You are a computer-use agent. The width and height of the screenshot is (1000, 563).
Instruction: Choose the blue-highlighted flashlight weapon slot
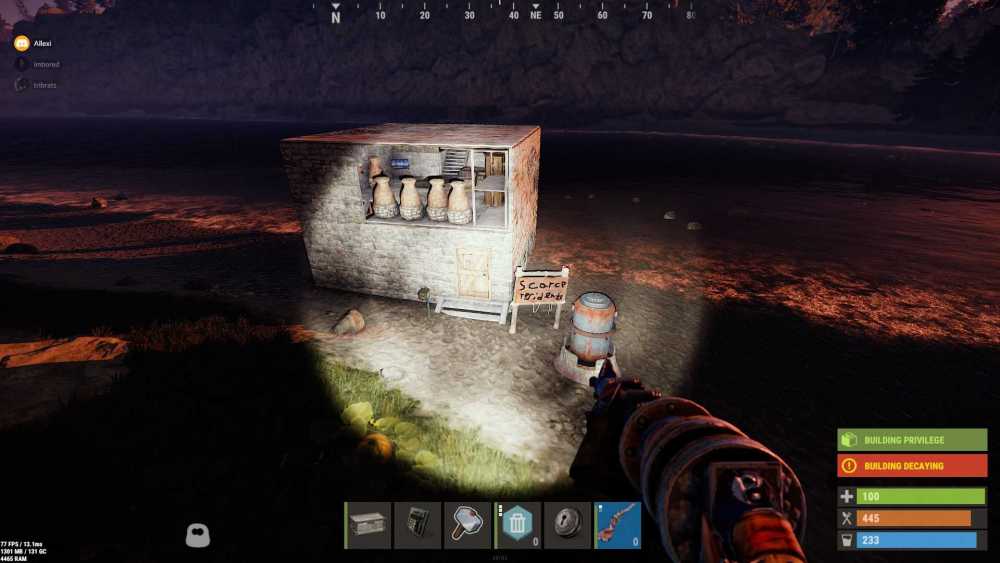click(x=618, y=525)
